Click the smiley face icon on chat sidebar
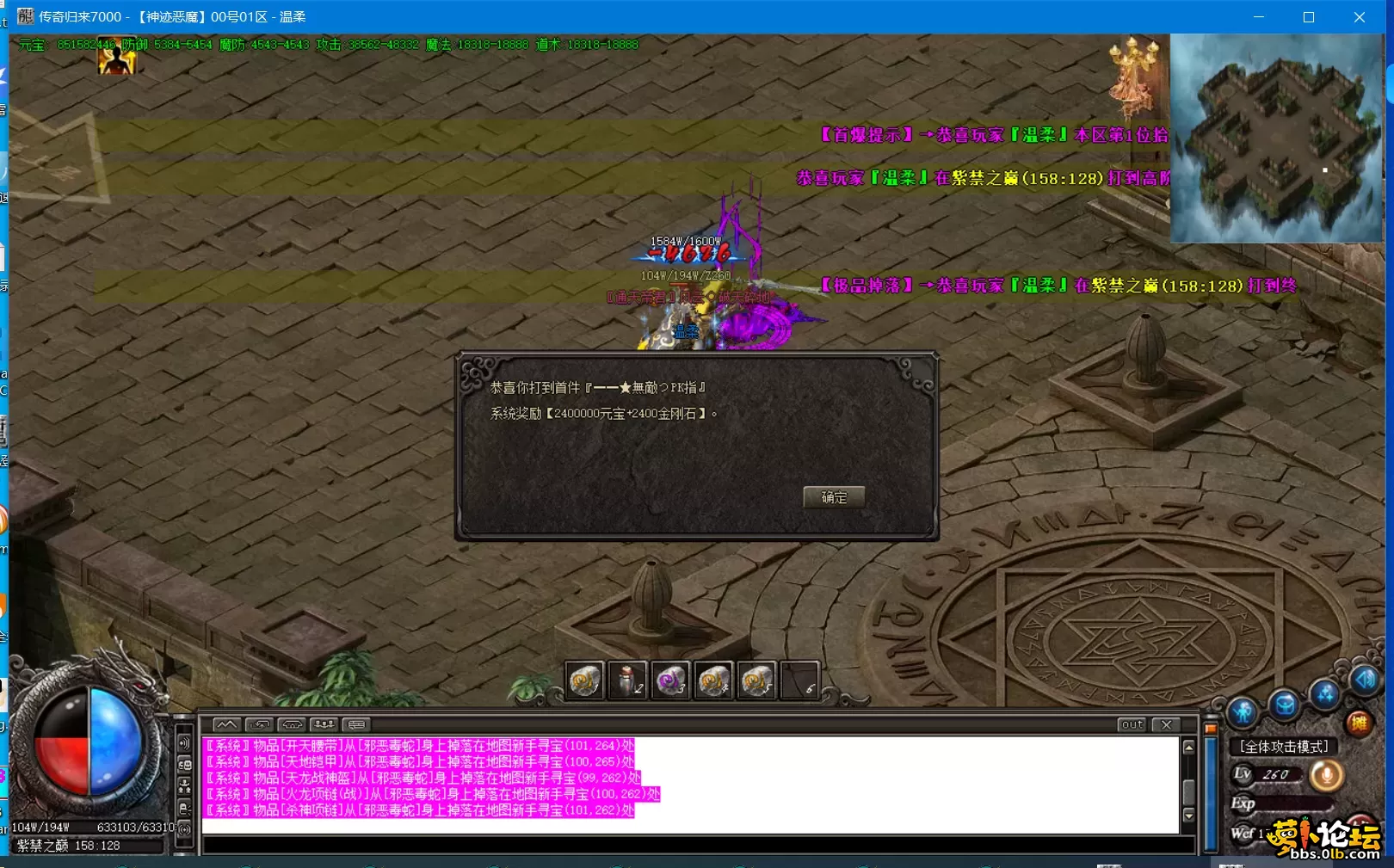Viewport: 1394px width, 868px height. coord(185,764)
